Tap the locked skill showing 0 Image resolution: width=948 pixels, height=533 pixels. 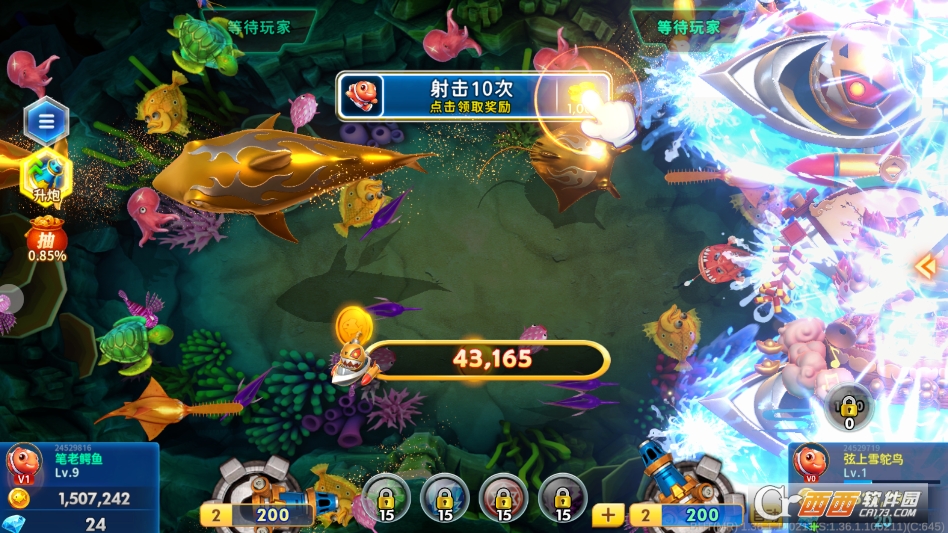tap(849, 405)
